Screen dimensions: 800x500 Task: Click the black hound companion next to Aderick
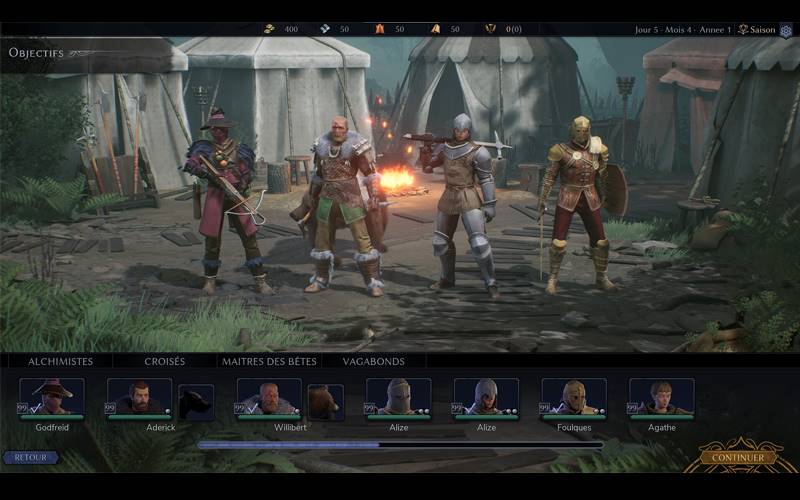click(x=196, y=402)
